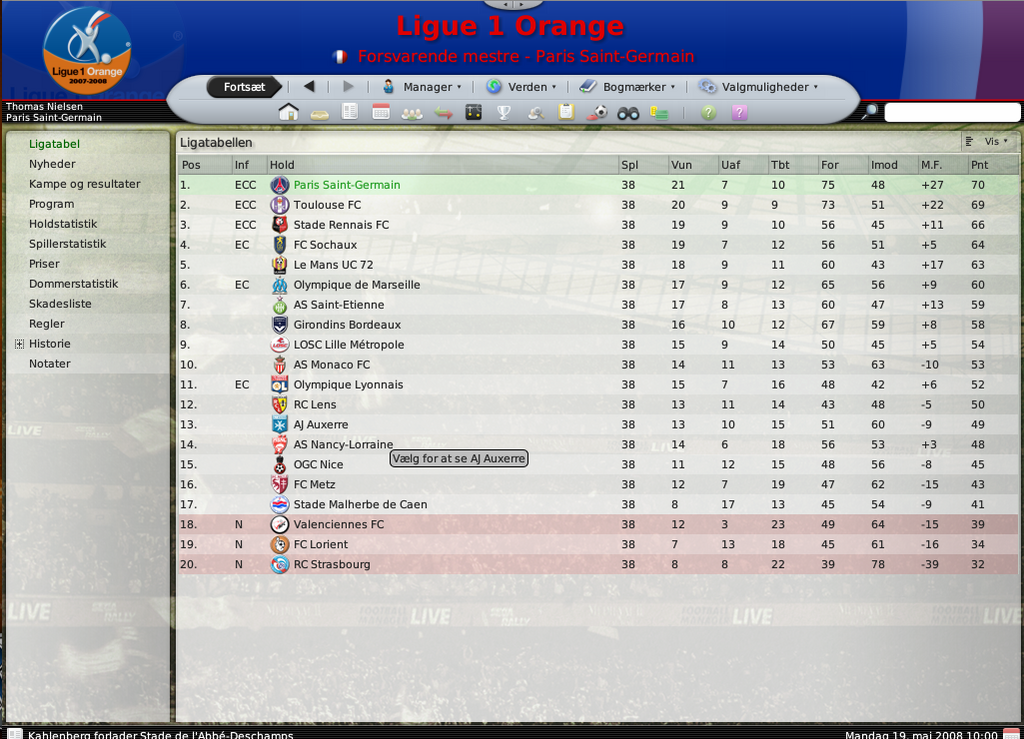Click the trophy icon in toolbar
Viewport: 1024px width, 739px height.
point(504,112)
